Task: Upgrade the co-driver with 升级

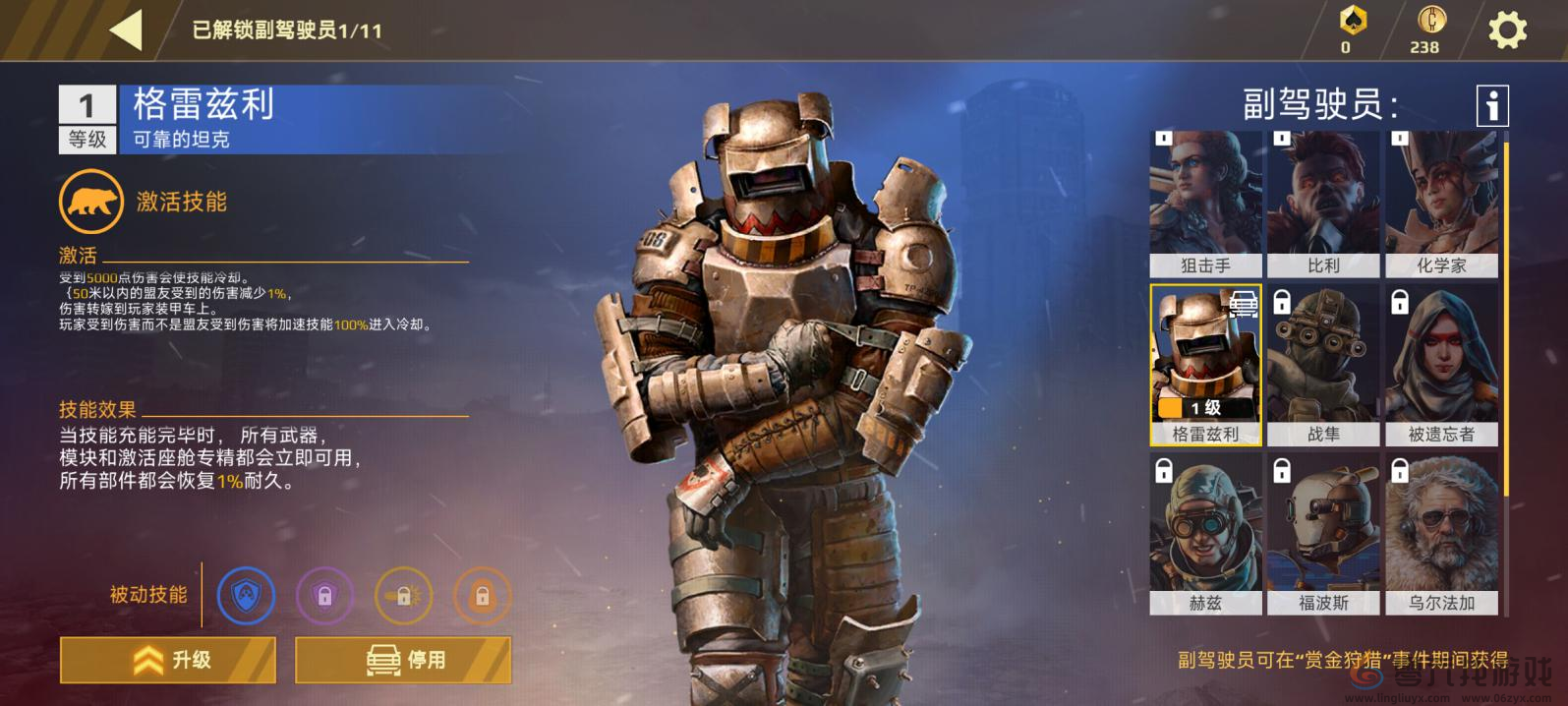Action: click(168, 660)
